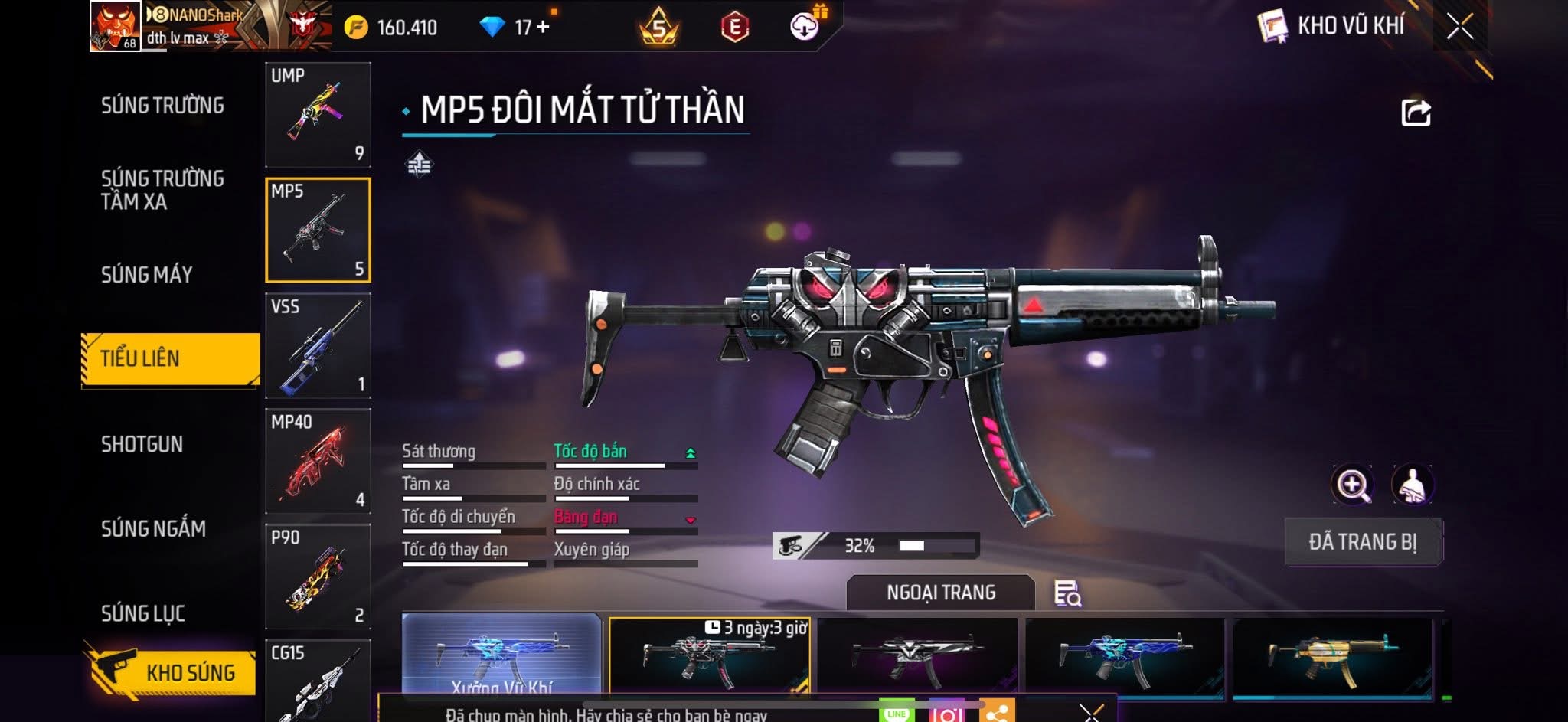
Task: Zoom in on weapon with magnifier icon
Action: click(1353, 485)
